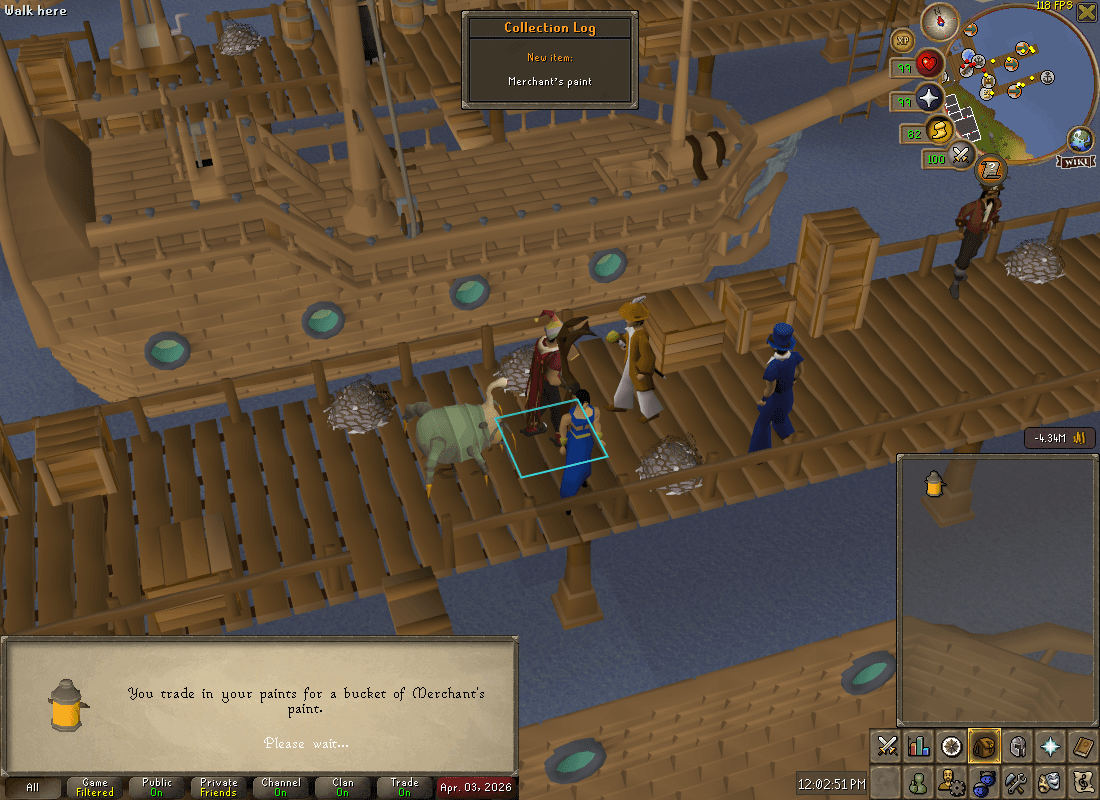Open the world map globe
1100x800 pixels.
click(1079, 138)
